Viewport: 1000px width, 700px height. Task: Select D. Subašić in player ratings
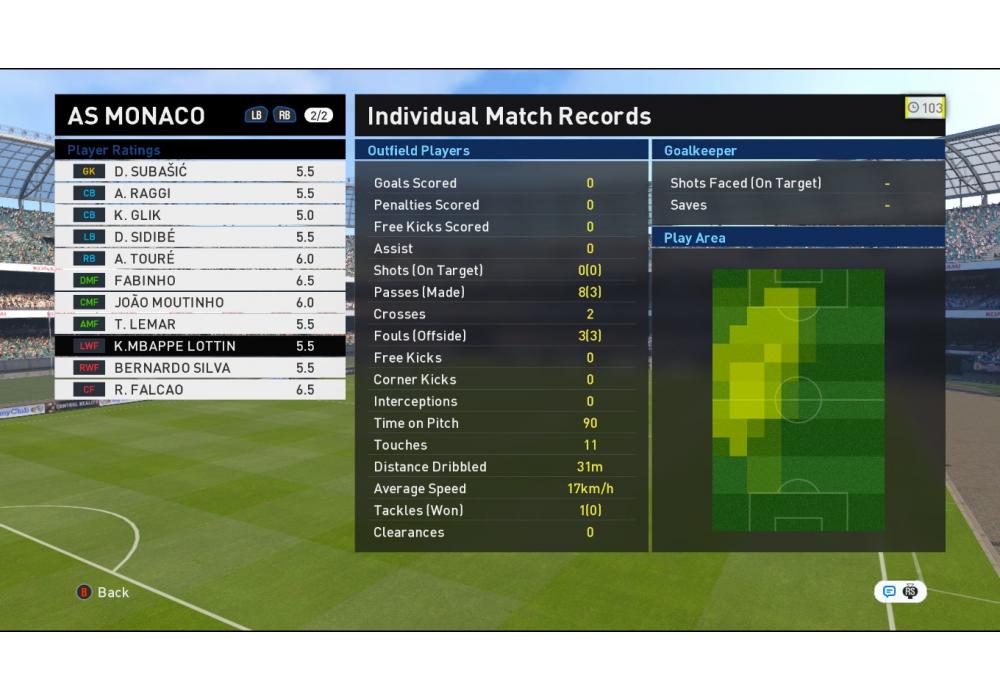point(200,172)
